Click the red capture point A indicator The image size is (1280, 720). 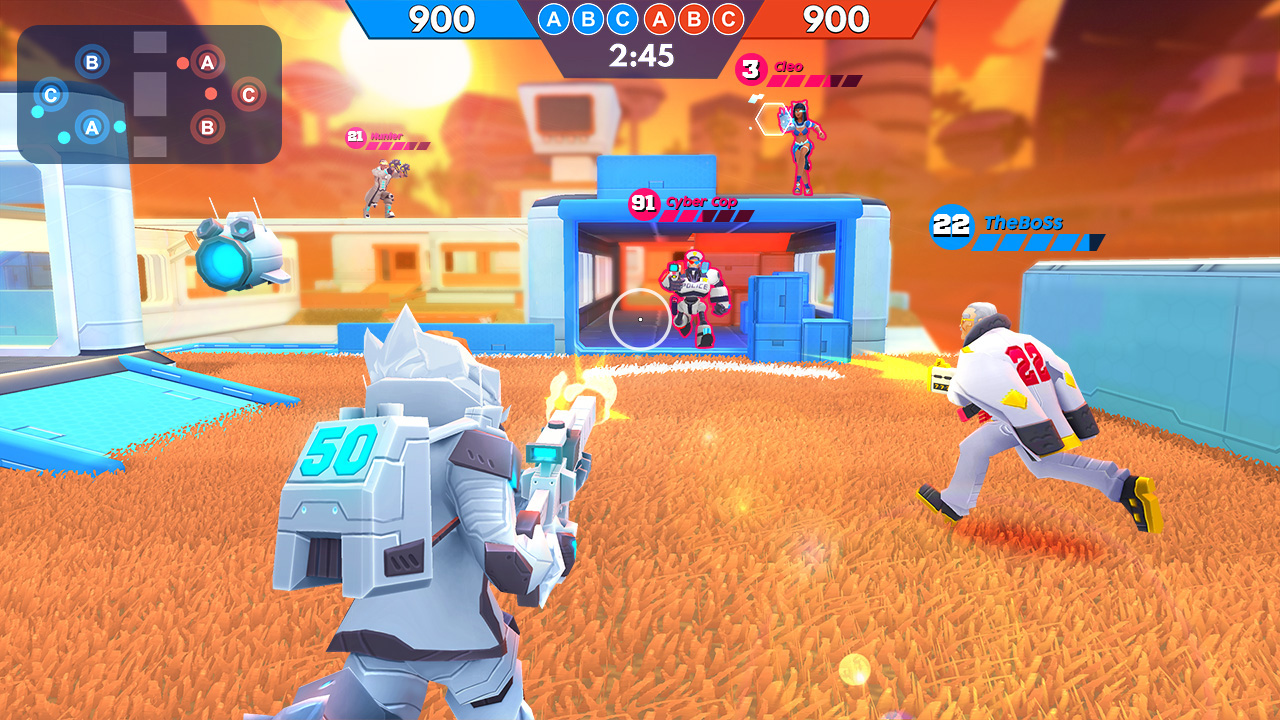pos(661,18)
